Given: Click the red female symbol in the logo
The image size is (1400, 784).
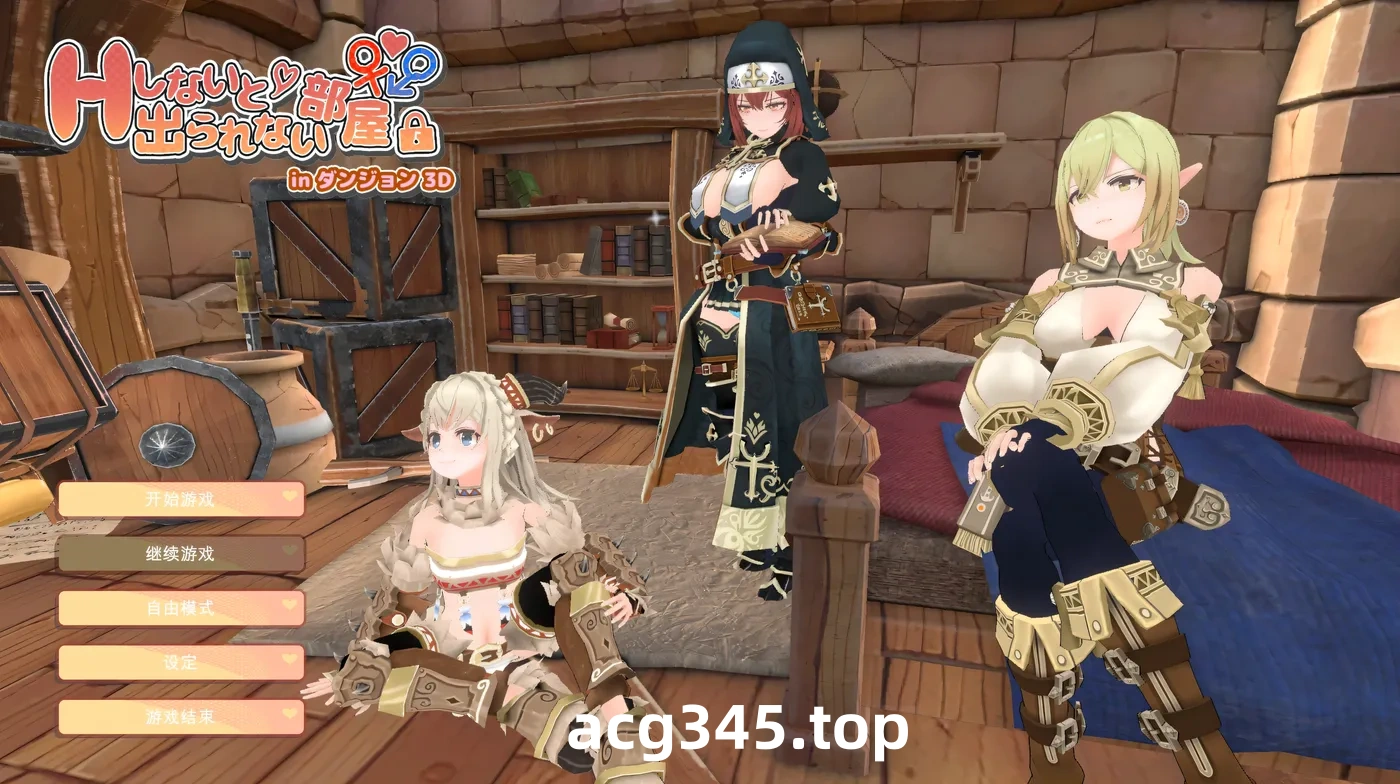Looking at the screenshot, I should (364, 64).
